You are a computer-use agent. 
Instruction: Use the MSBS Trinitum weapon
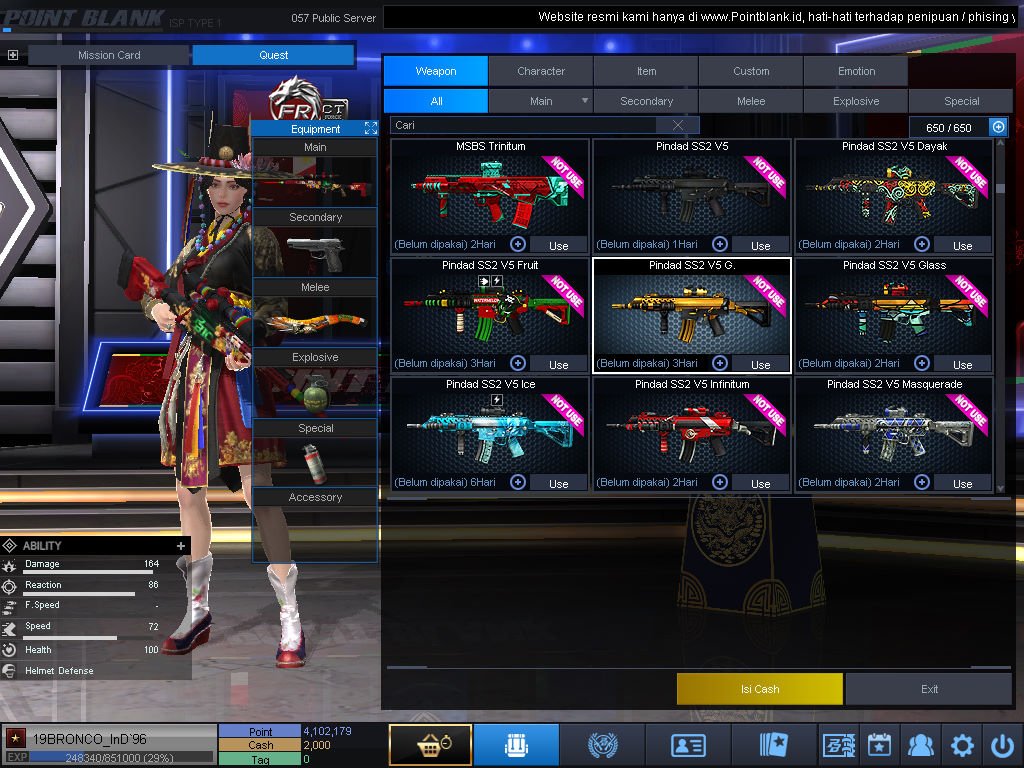coord(558,245)
